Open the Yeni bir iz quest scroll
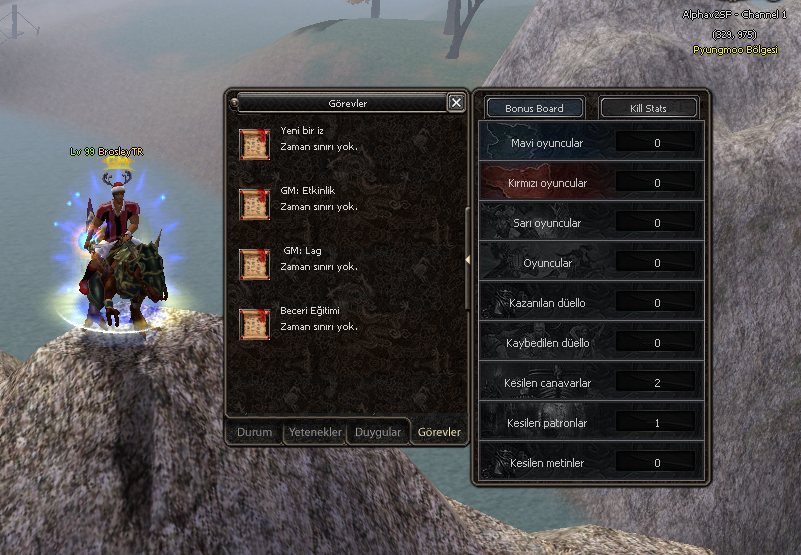 pos(255,144)
